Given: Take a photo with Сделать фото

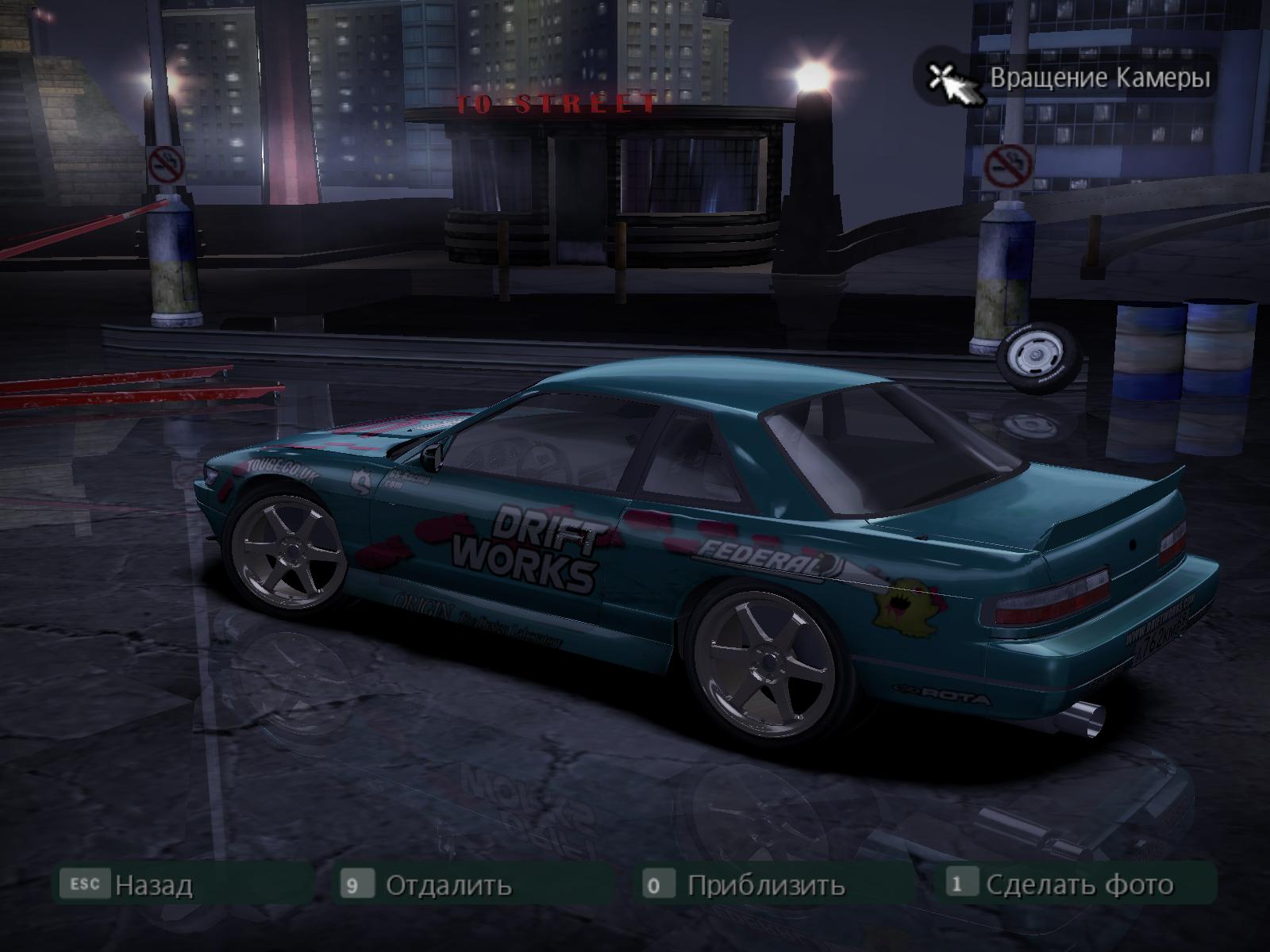Looking at the screenshot, I should point(1078,884).
